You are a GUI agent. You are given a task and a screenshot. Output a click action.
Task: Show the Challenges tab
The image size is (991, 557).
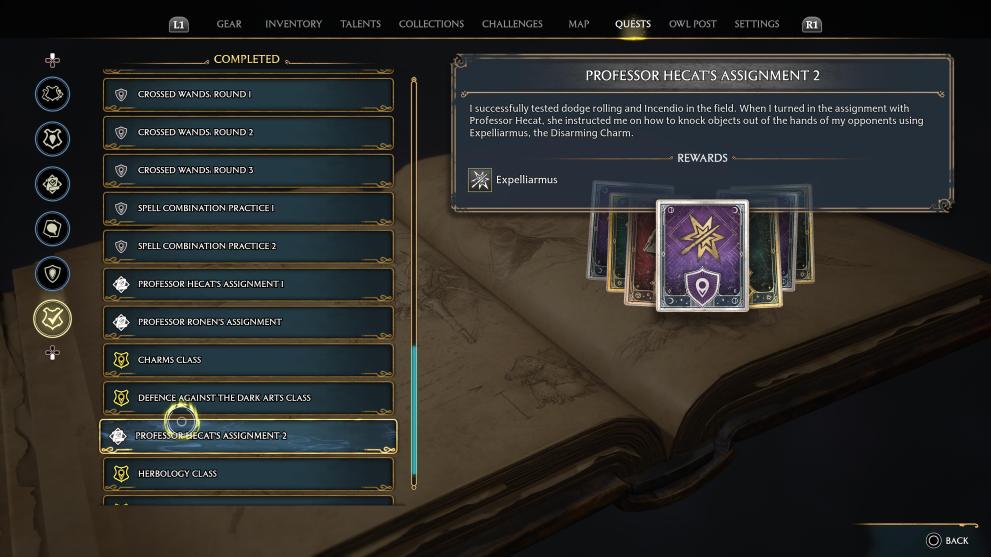point(512,24)
